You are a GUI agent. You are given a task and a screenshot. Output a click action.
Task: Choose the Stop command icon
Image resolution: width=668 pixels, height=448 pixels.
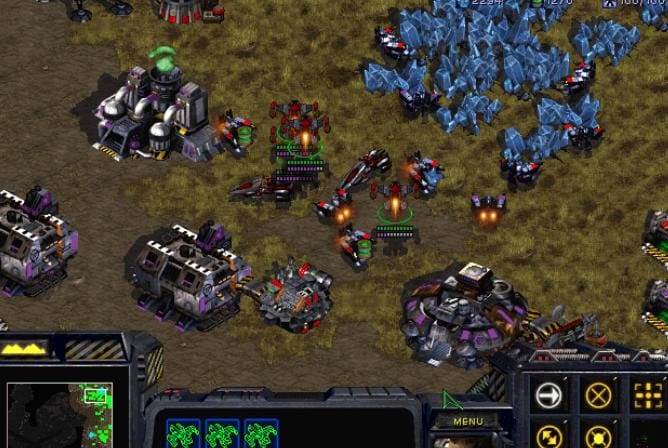598,396
